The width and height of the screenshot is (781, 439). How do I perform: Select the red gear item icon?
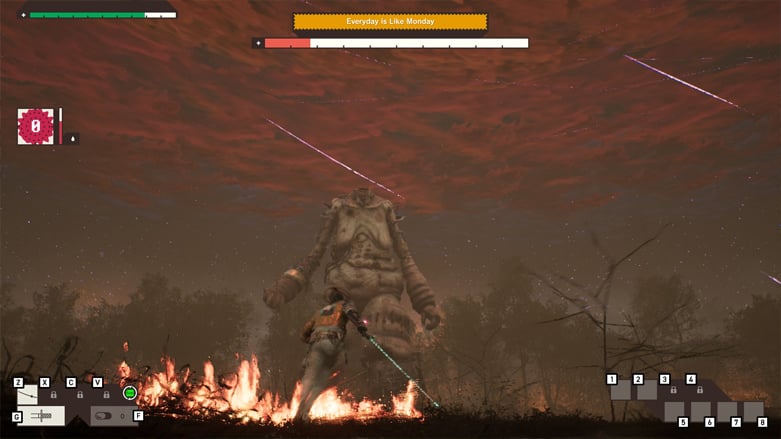pos(36,127)
